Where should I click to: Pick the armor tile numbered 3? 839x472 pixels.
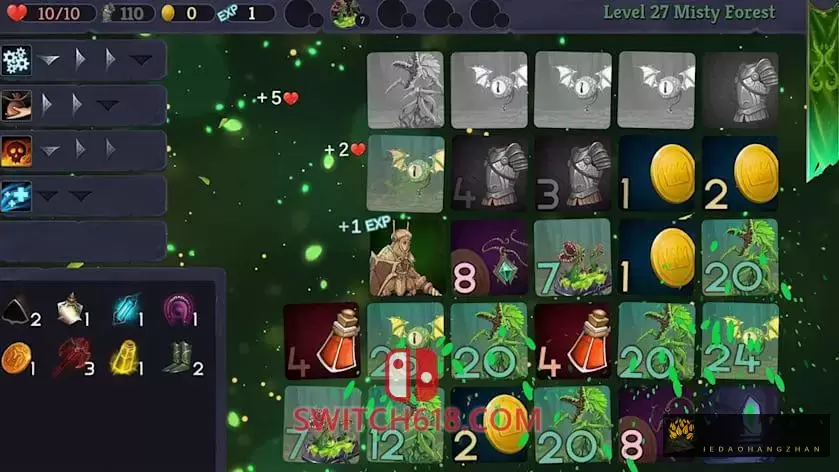click(573, 173)
